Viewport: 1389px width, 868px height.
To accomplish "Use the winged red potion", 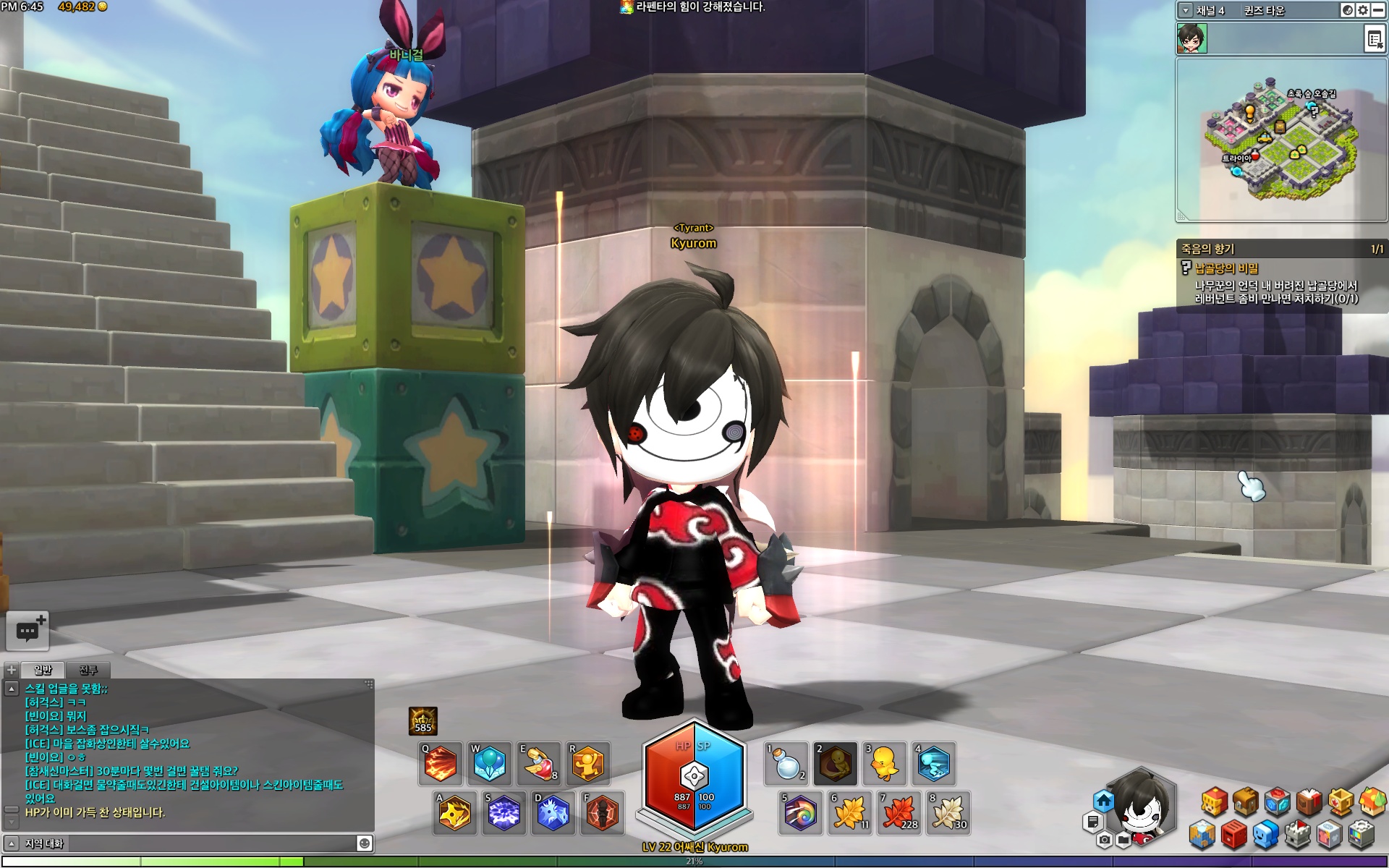I will [x=539, y=764].
